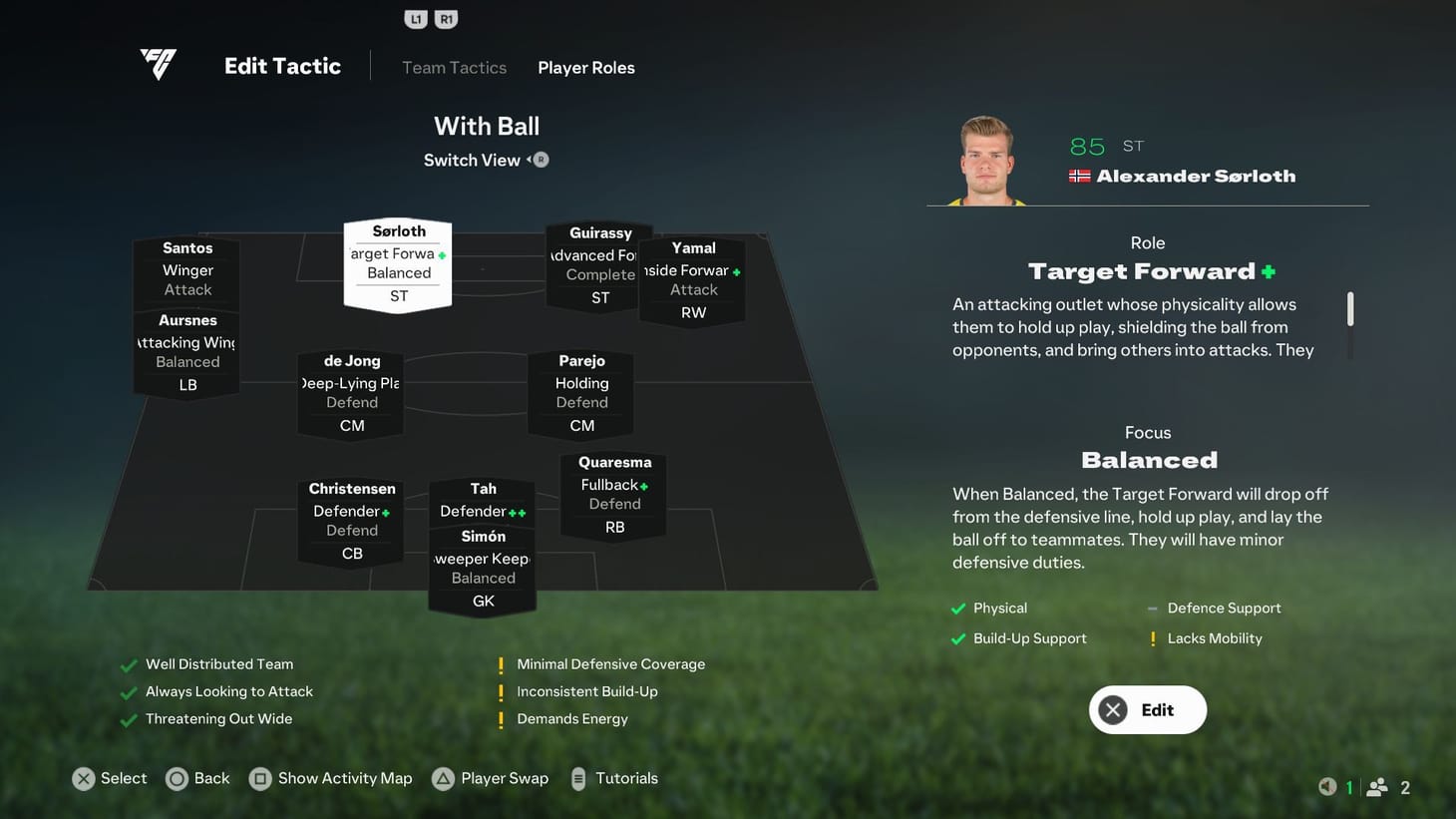Image resolution: width=1456 pixels, height=819 pixels.
Task: Select Sørloth's Target Forward card
Action: pos(398,262)
